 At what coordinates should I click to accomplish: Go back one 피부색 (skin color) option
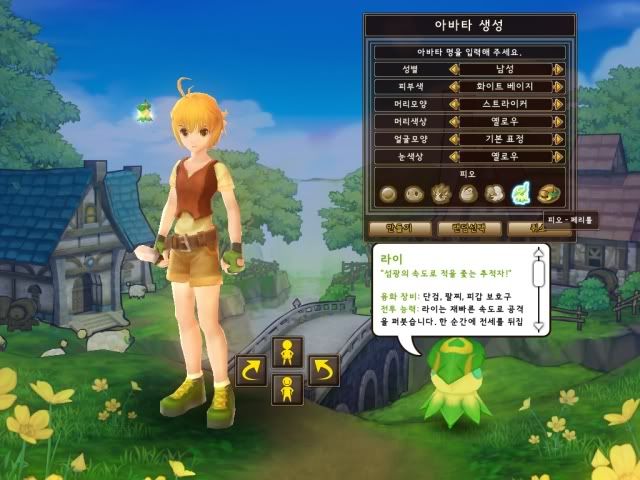(454, 87)
